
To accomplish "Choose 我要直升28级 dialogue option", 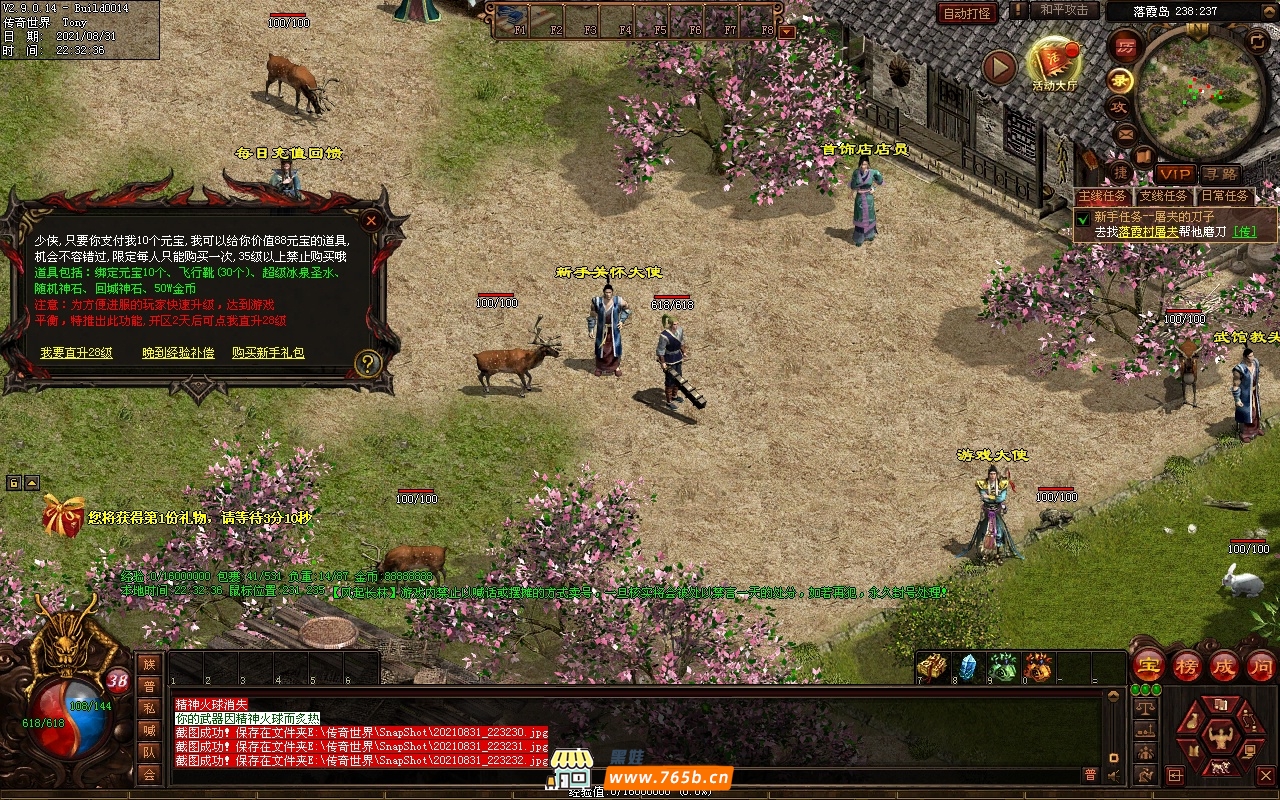I will [76, 353].
